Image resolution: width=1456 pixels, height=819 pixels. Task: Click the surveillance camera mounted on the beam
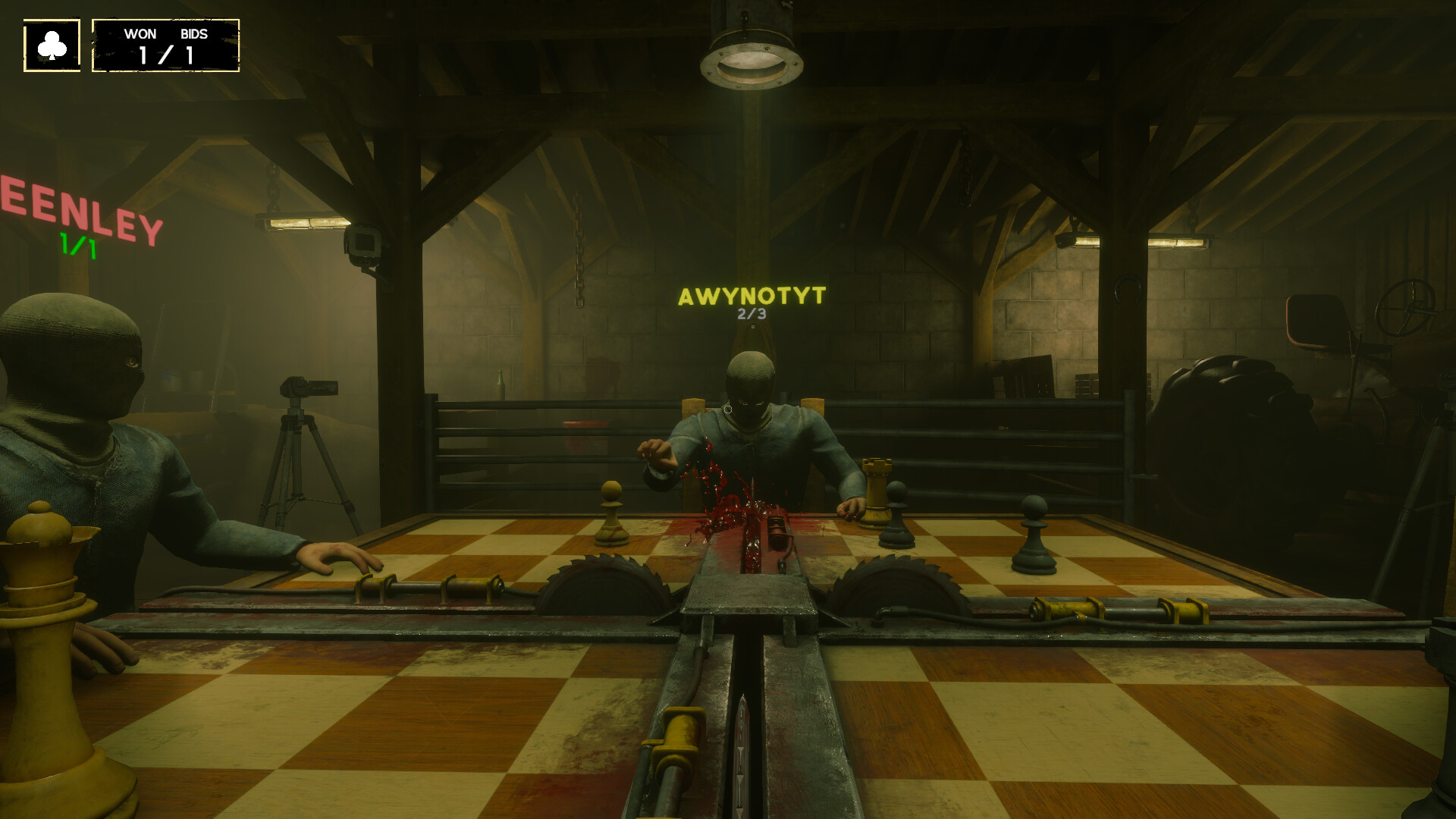click(x=362, y=241)
